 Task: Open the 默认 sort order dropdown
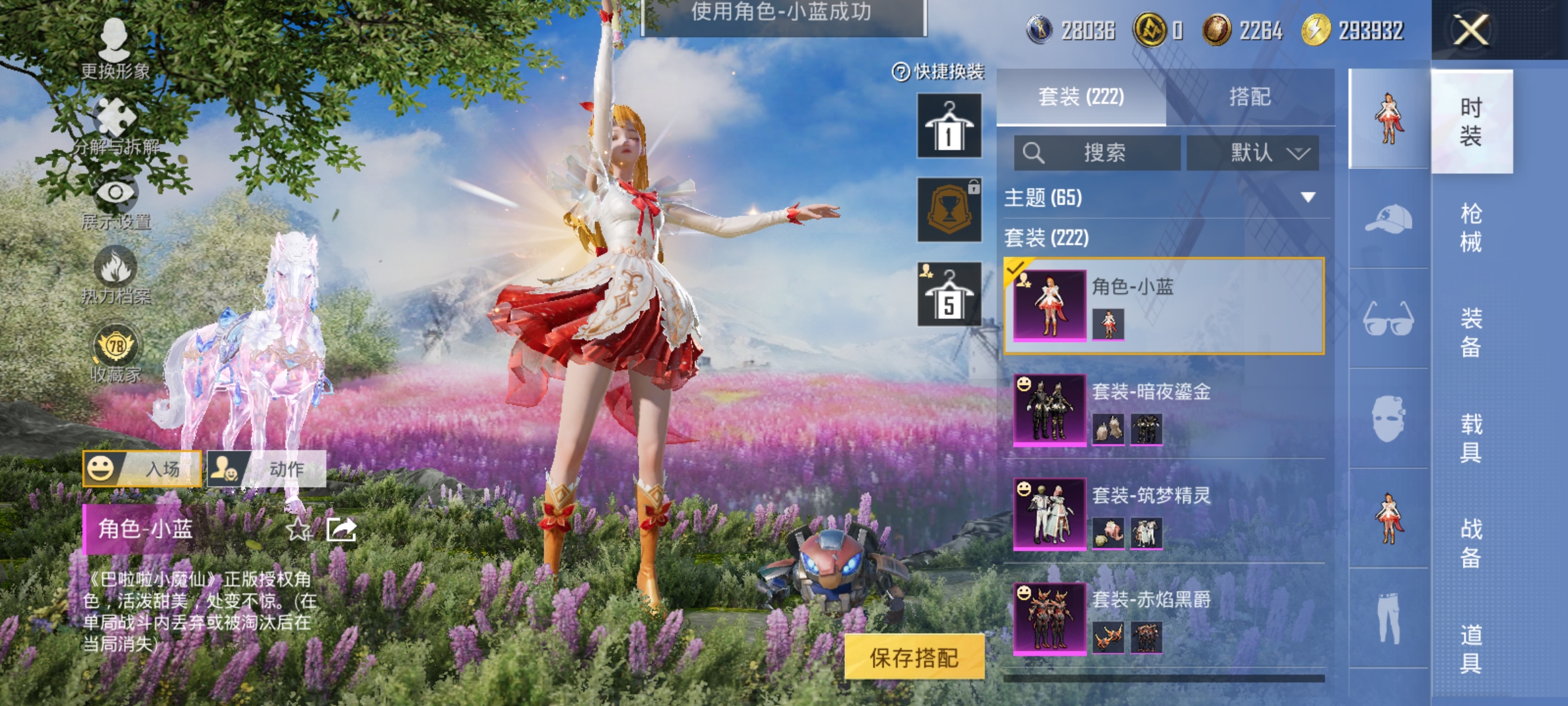(1254, 152)
